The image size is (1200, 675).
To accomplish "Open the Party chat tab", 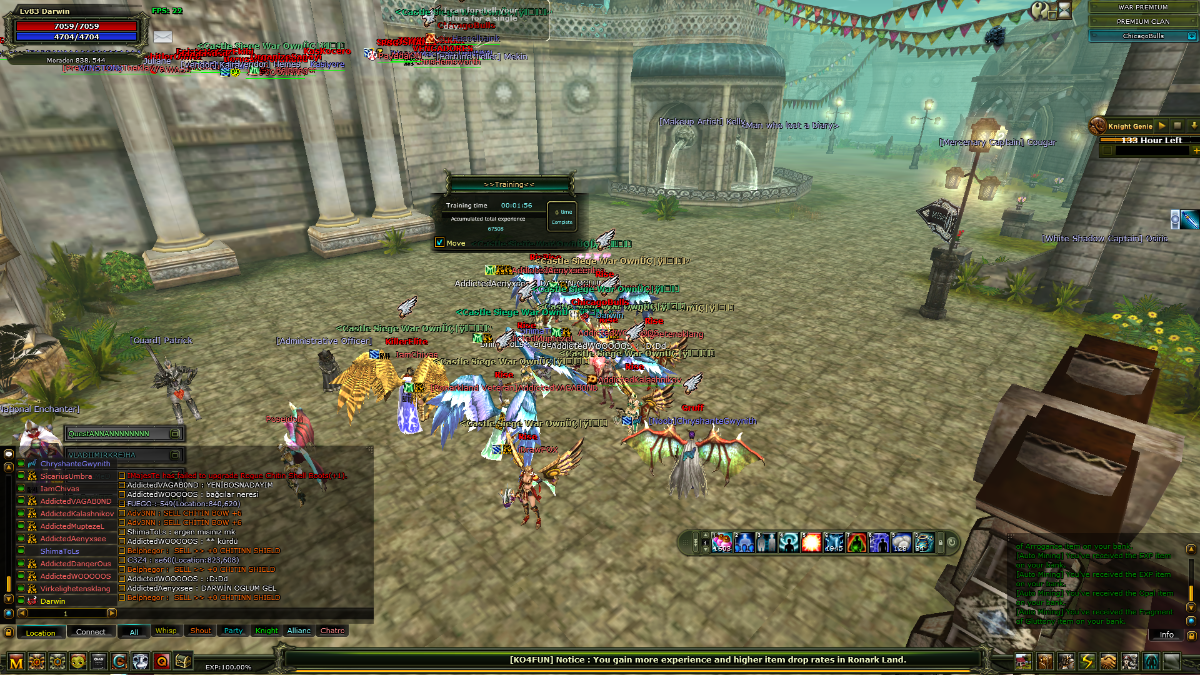I will point(233,631).
